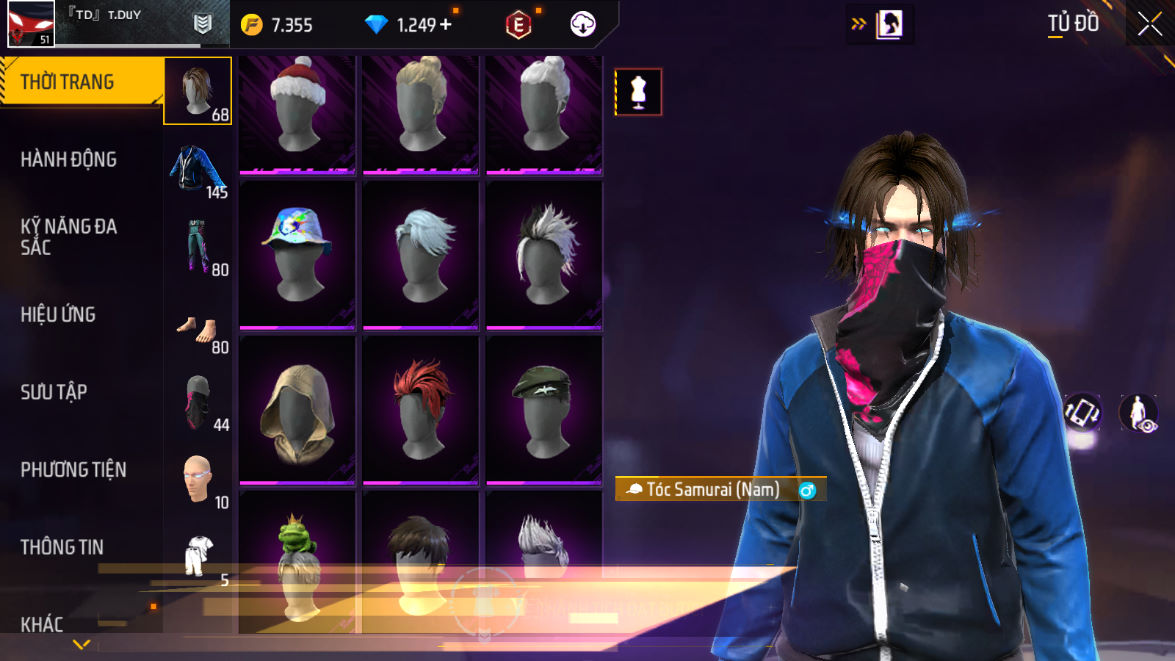Viewport: 1175px width, 661px height.
Task: Open the blue jacket tops subcategory
Action: [x=197, y=168]
